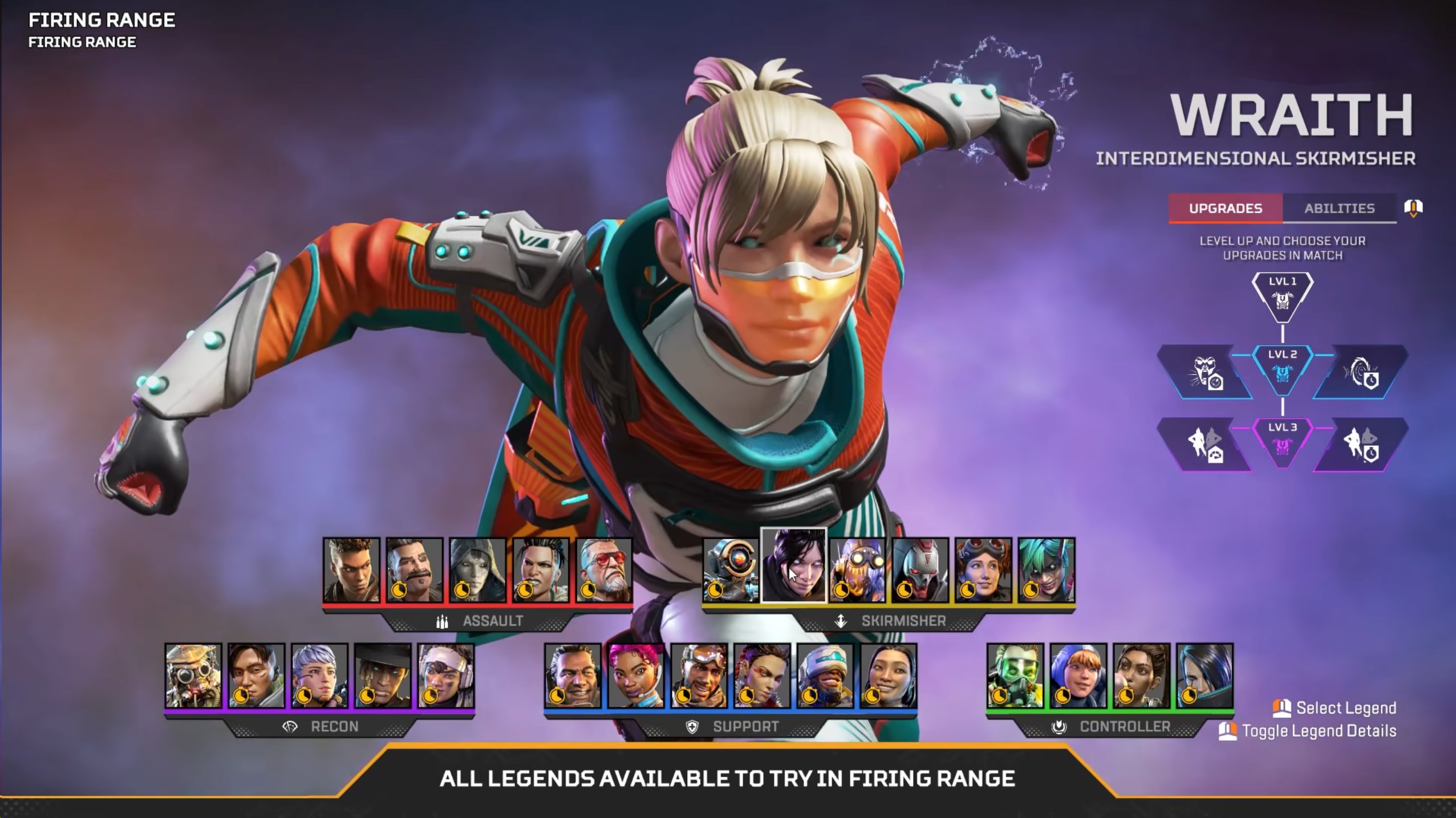Pick Caustic with the green gas mask
1456x818 pixels.
1015,675
